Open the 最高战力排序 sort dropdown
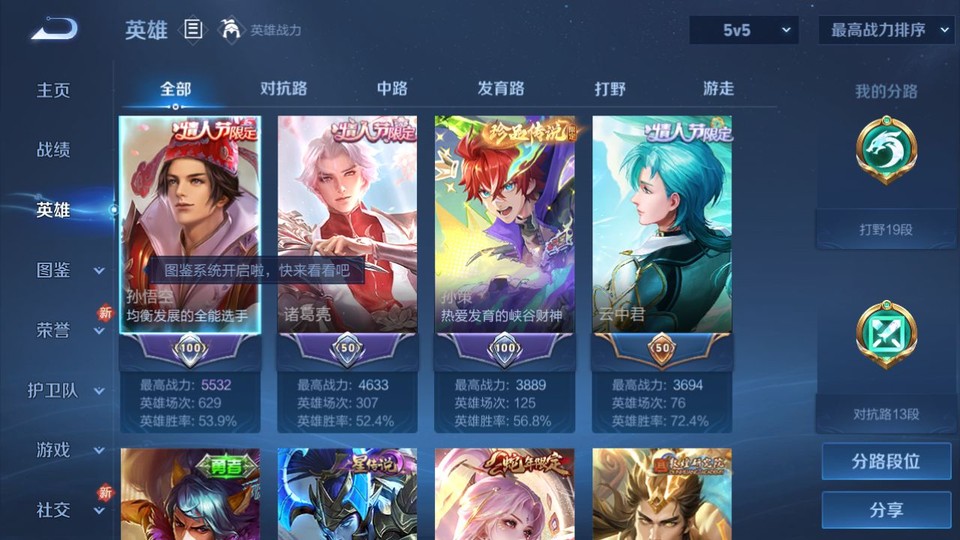 [x=886, y=30]
